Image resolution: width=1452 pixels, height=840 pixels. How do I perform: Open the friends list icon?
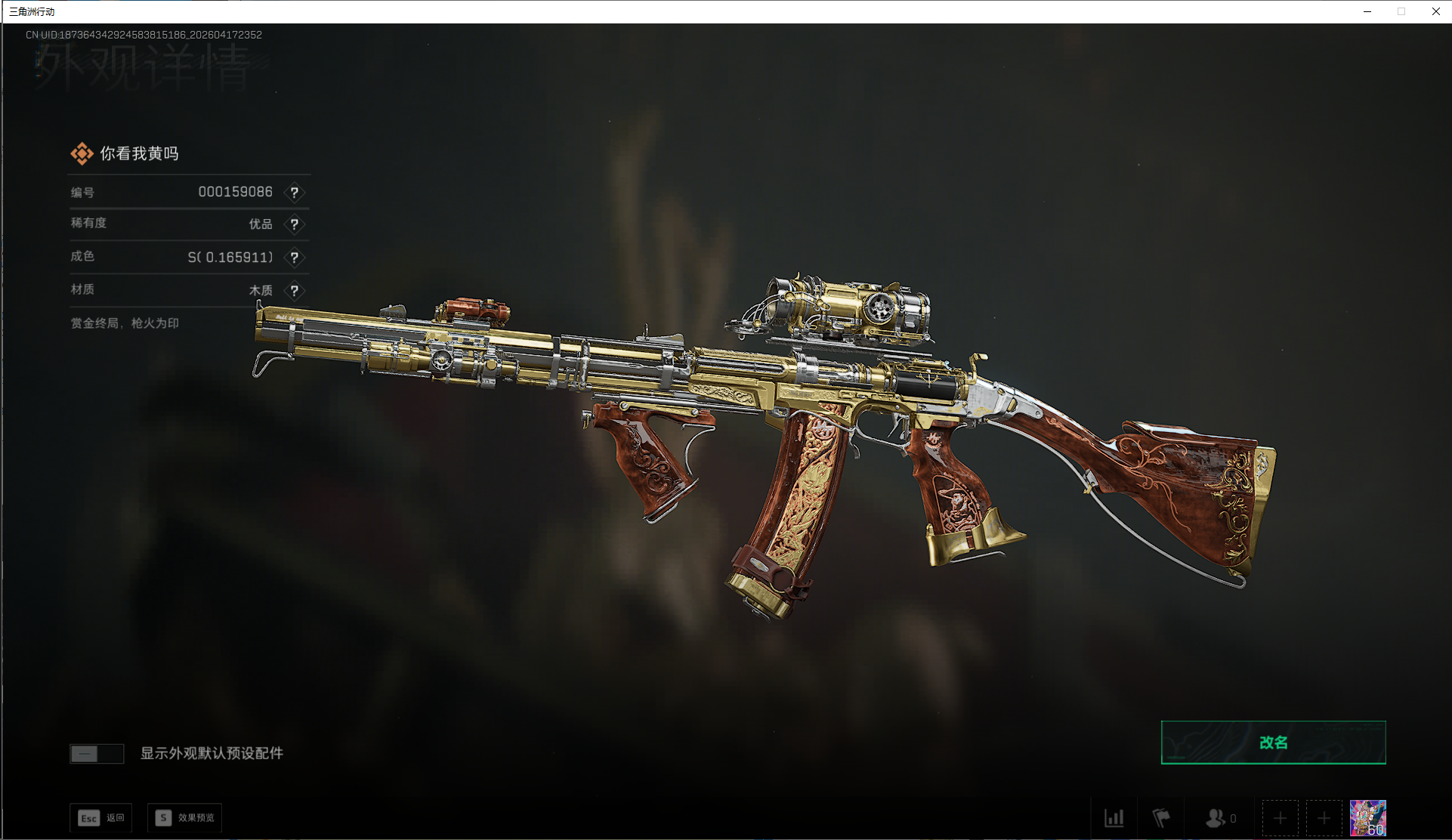tap(1219, 818)
